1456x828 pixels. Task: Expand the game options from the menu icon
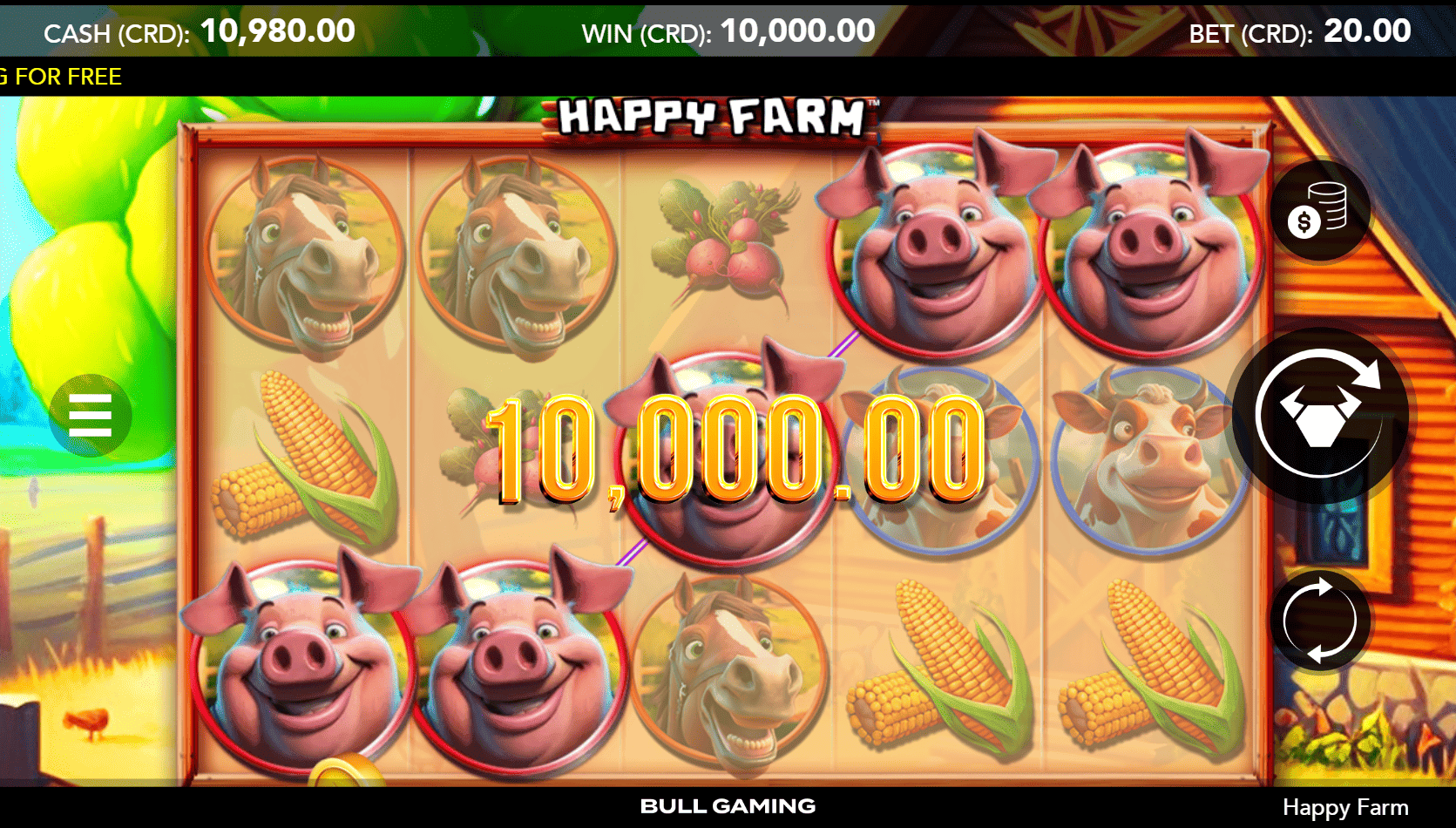click(93, 416)
